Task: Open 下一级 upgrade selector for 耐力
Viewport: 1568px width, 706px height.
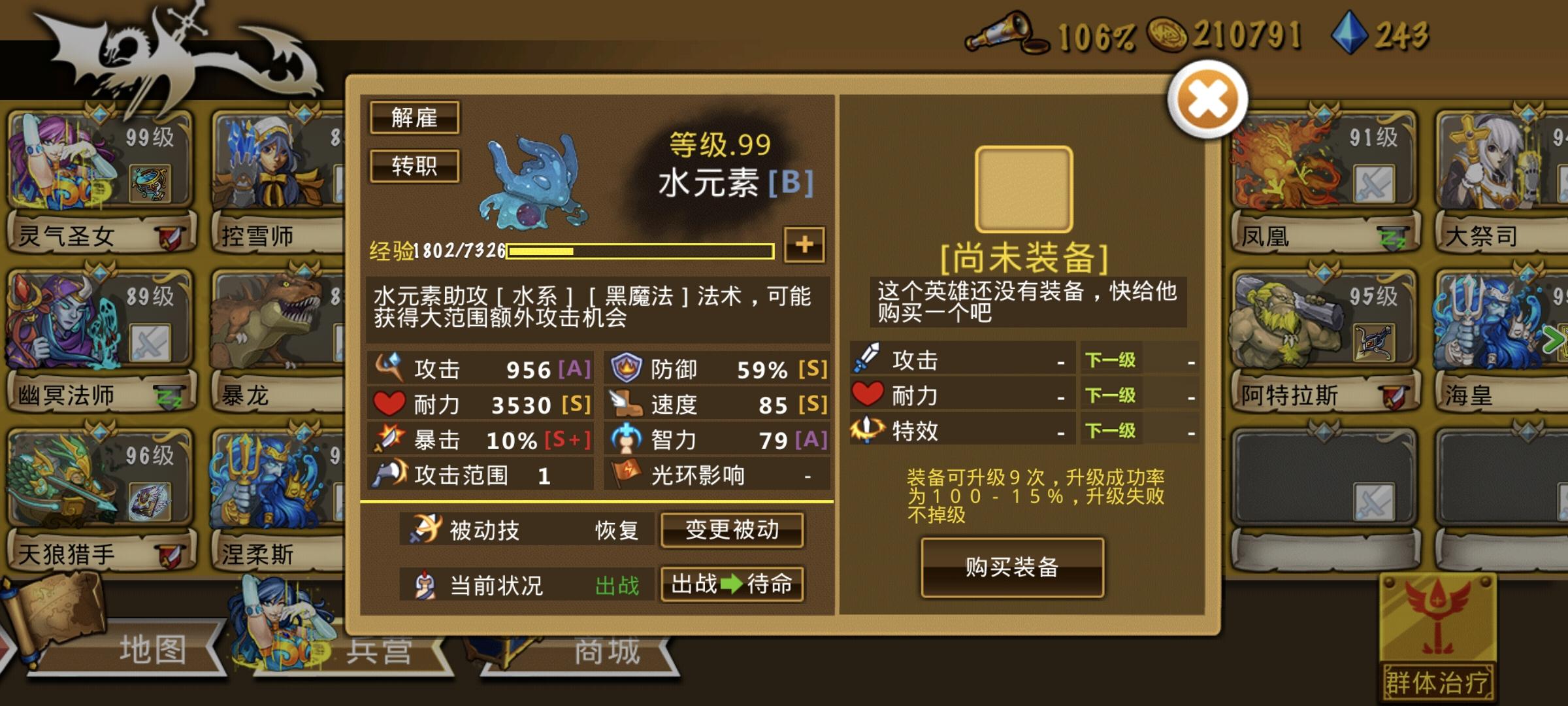Action: point(1111,396)
